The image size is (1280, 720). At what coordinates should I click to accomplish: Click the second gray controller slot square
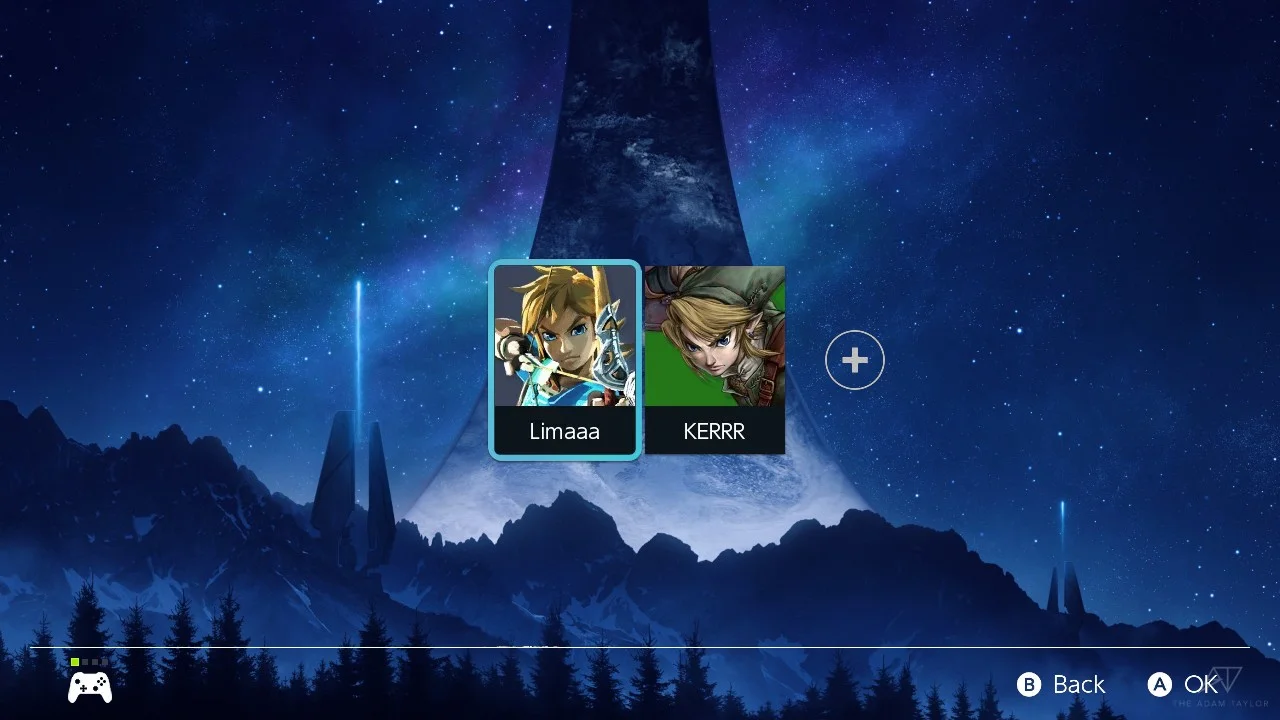pos(94,661)
